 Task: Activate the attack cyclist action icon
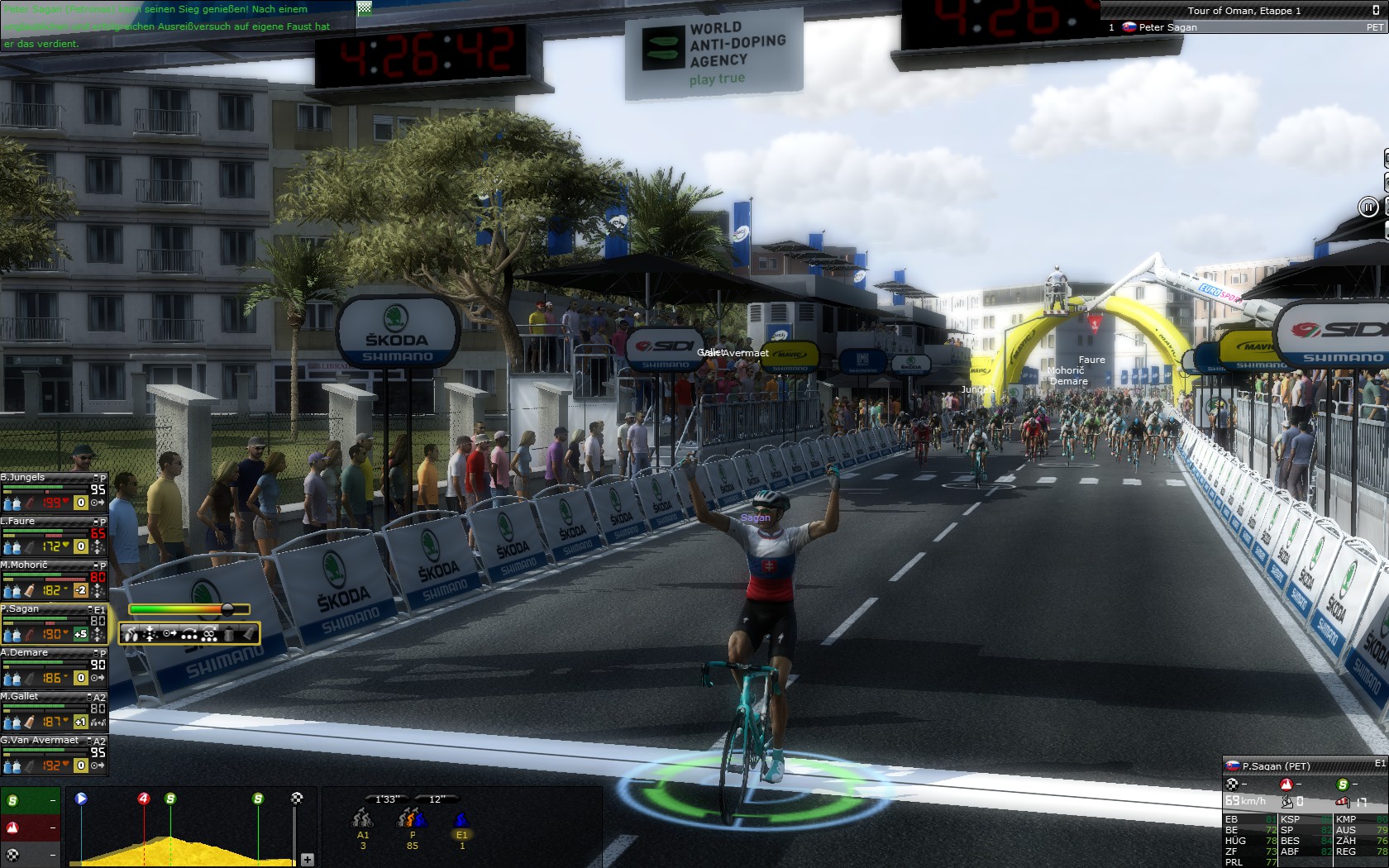(x=132, y=634)
